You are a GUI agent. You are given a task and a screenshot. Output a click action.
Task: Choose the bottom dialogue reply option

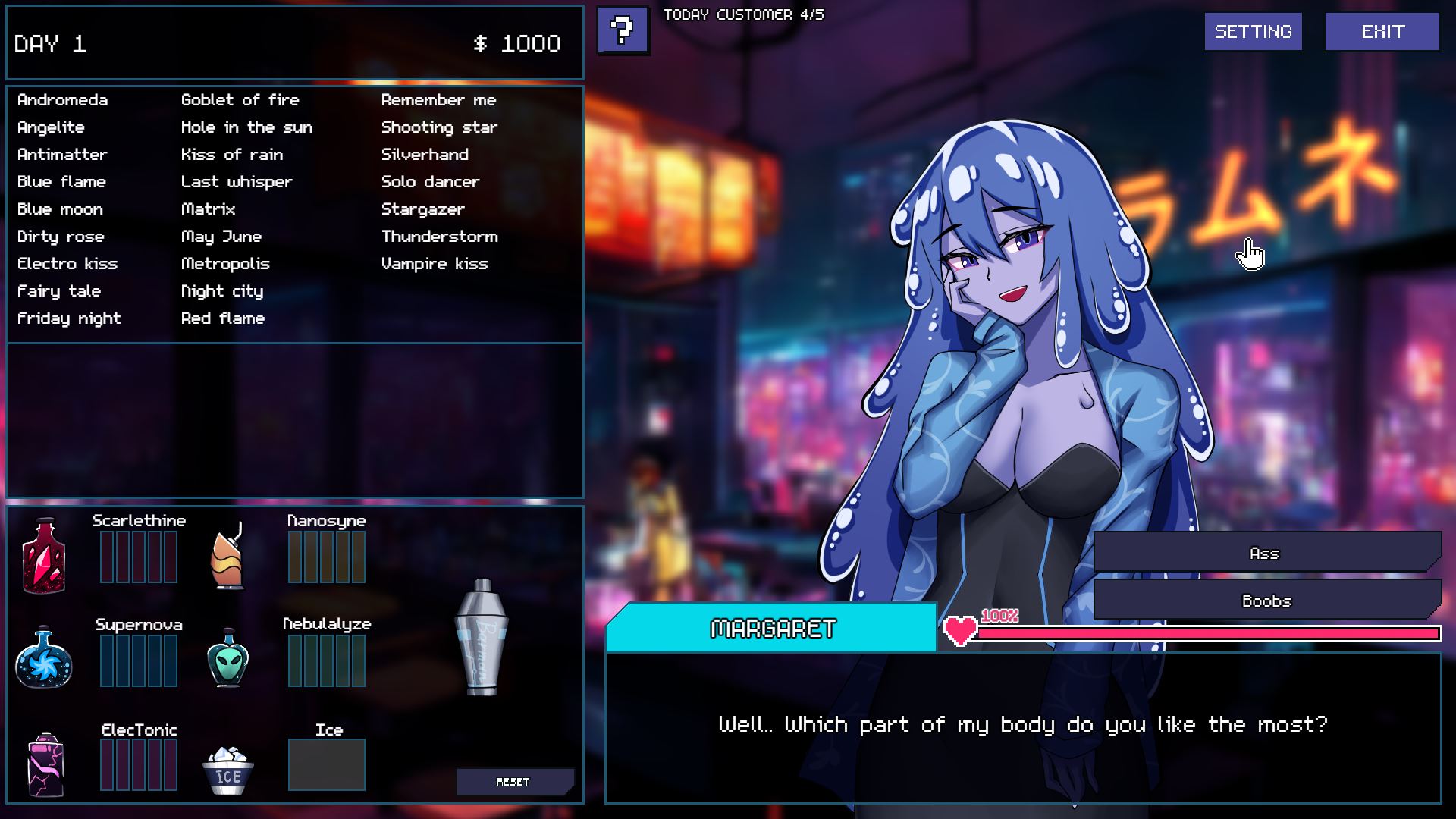click(1265, 601)
